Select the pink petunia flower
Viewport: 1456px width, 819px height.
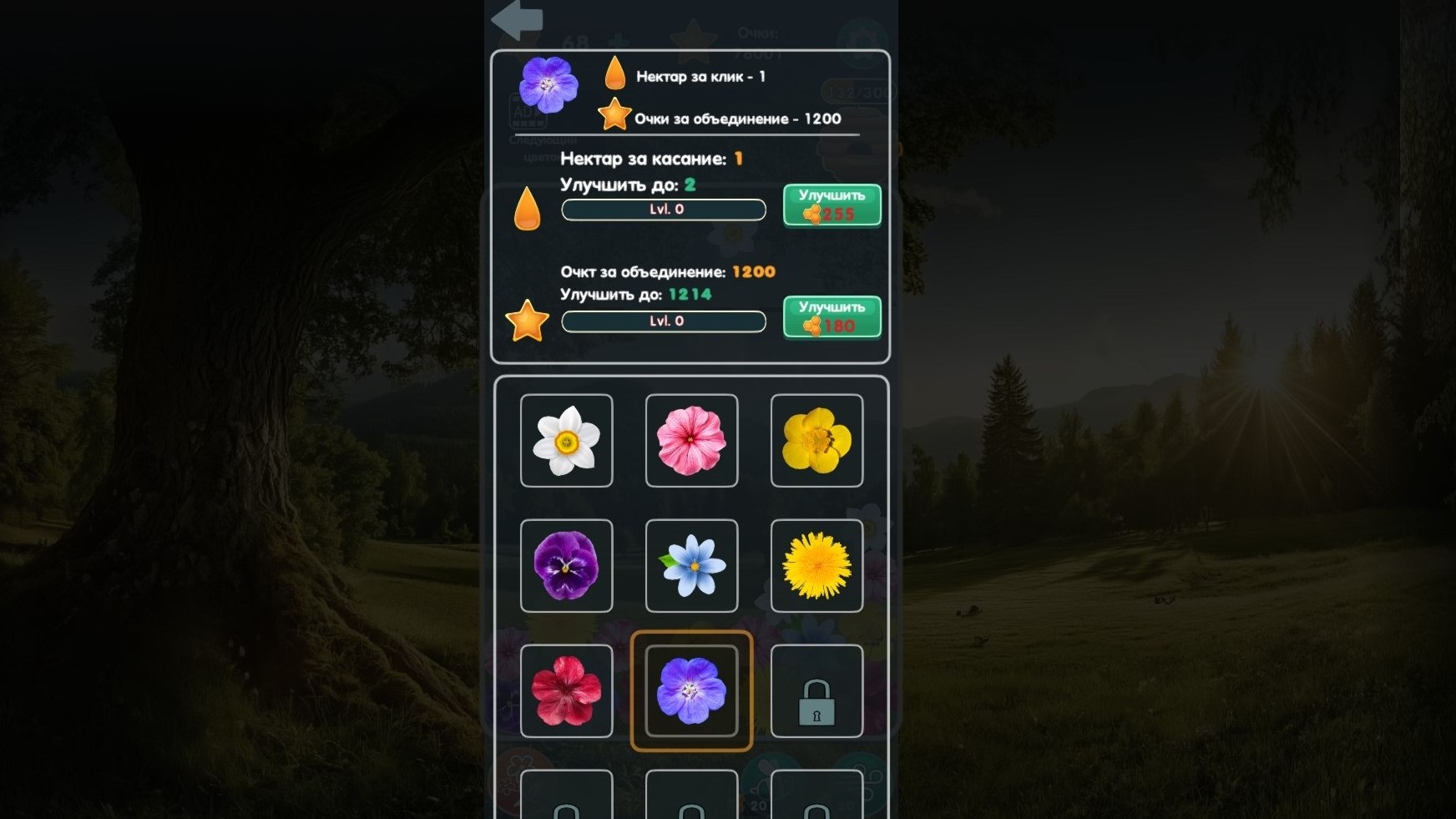691,440
